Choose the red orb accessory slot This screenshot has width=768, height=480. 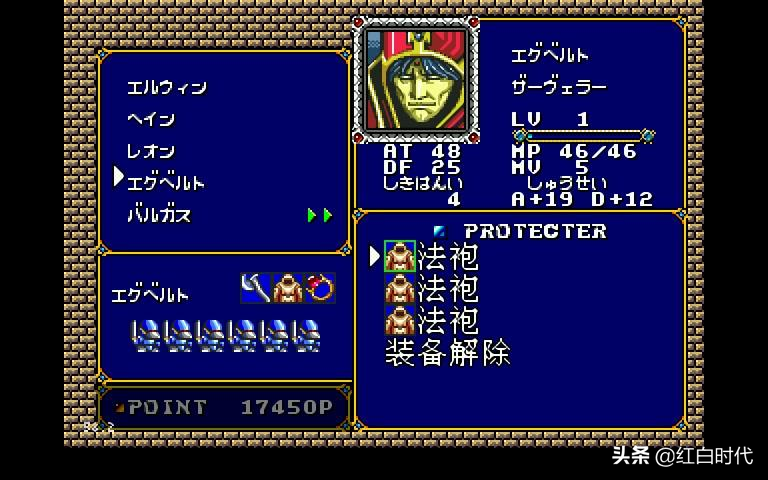click(320, 288)
